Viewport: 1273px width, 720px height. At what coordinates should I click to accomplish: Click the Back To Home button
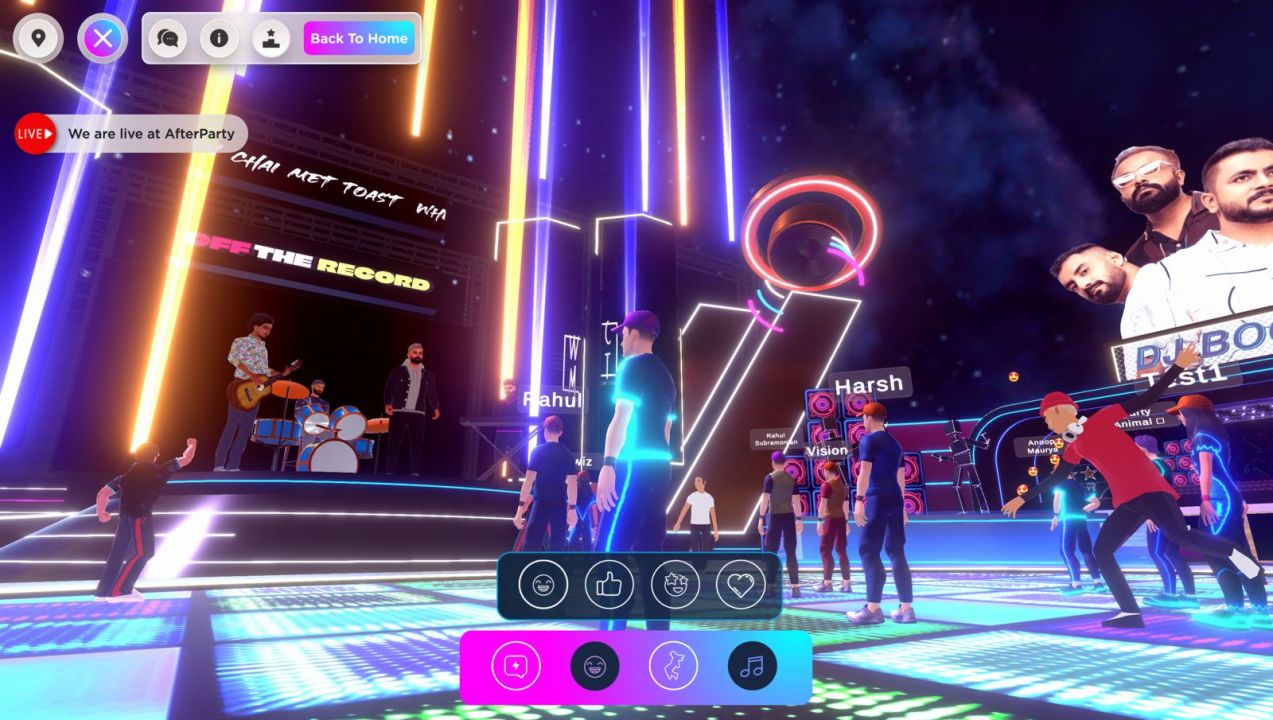[x=359, y=39]
